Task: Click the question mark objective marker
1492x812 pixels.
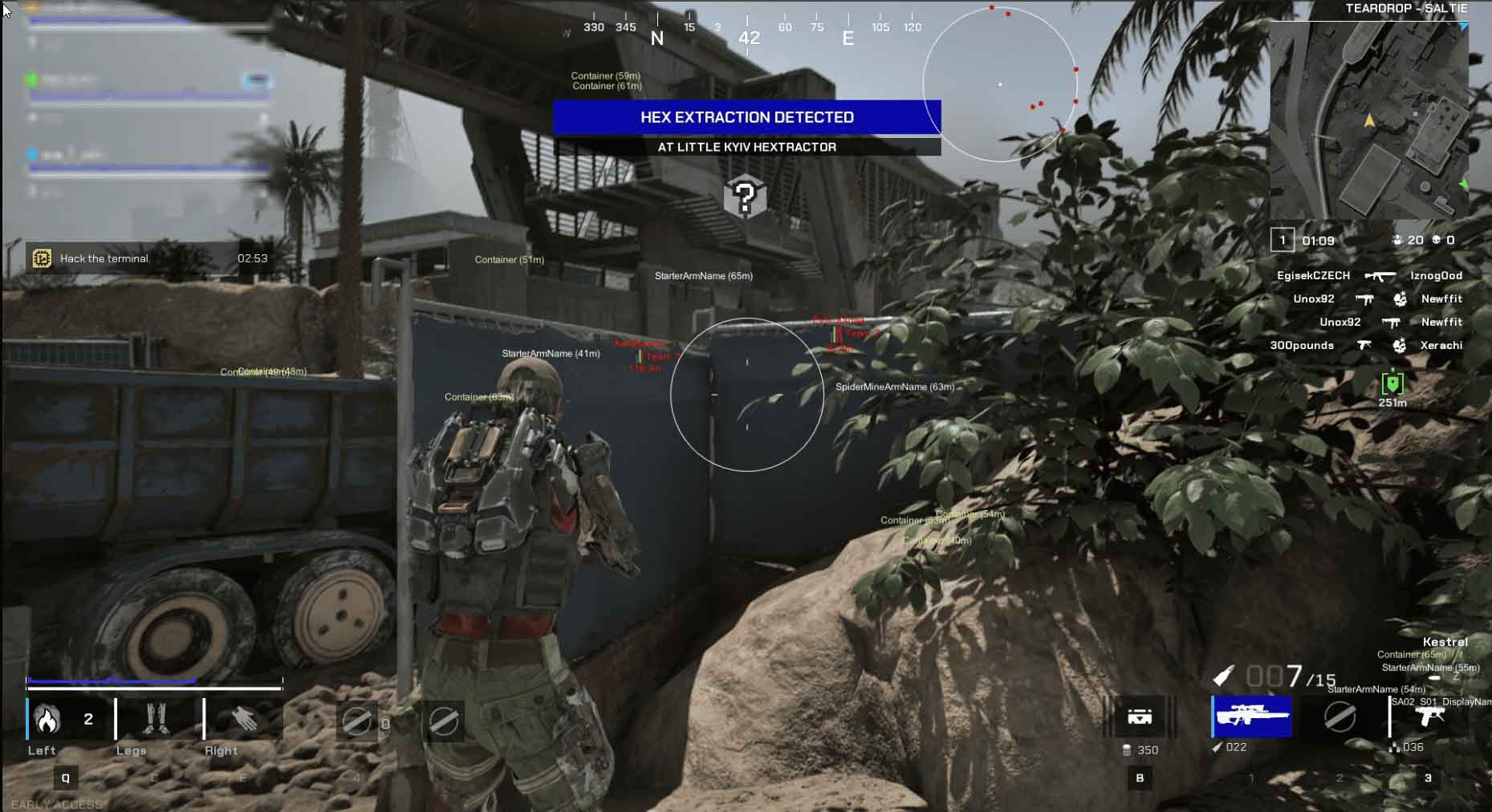Action: (x=745, y=197)
